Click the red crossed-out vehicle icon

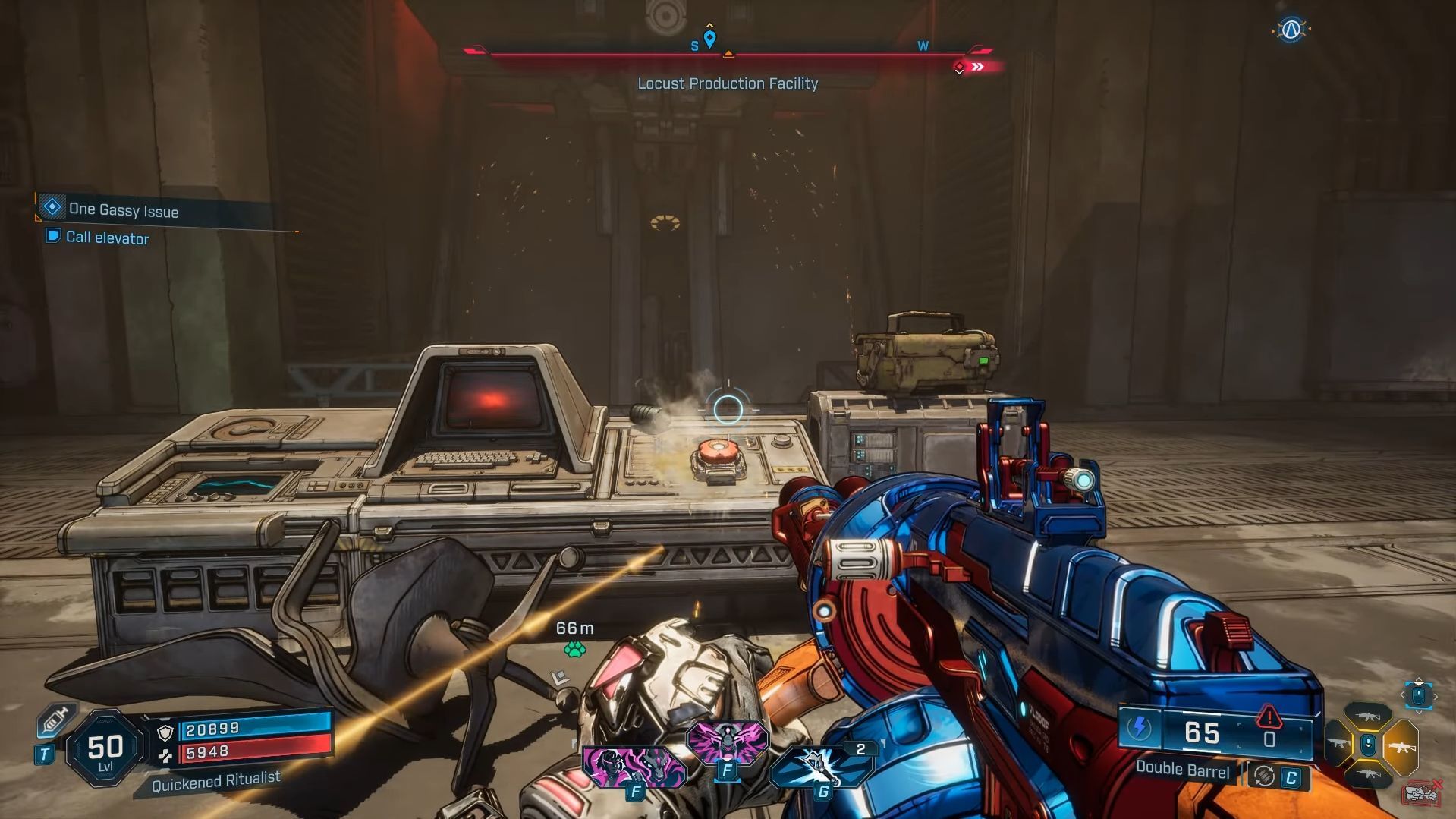point(1422,793)
